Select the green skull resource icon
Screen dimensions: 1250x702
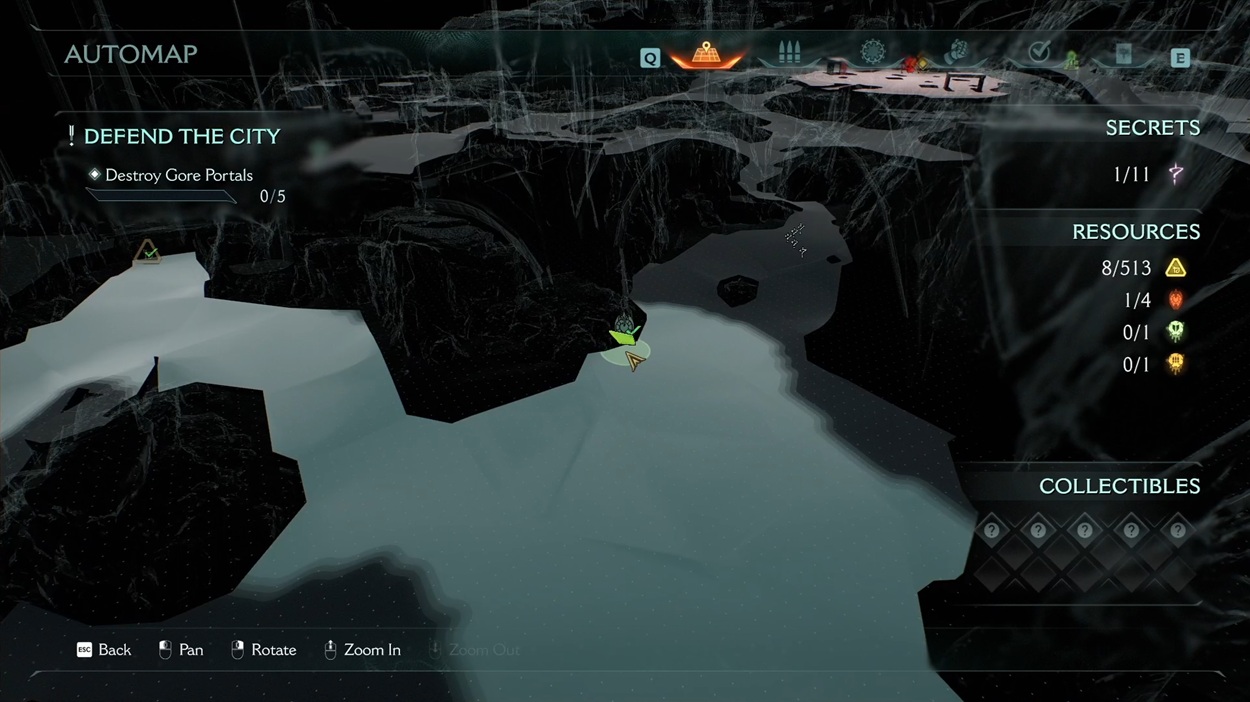click(1176, 332)
